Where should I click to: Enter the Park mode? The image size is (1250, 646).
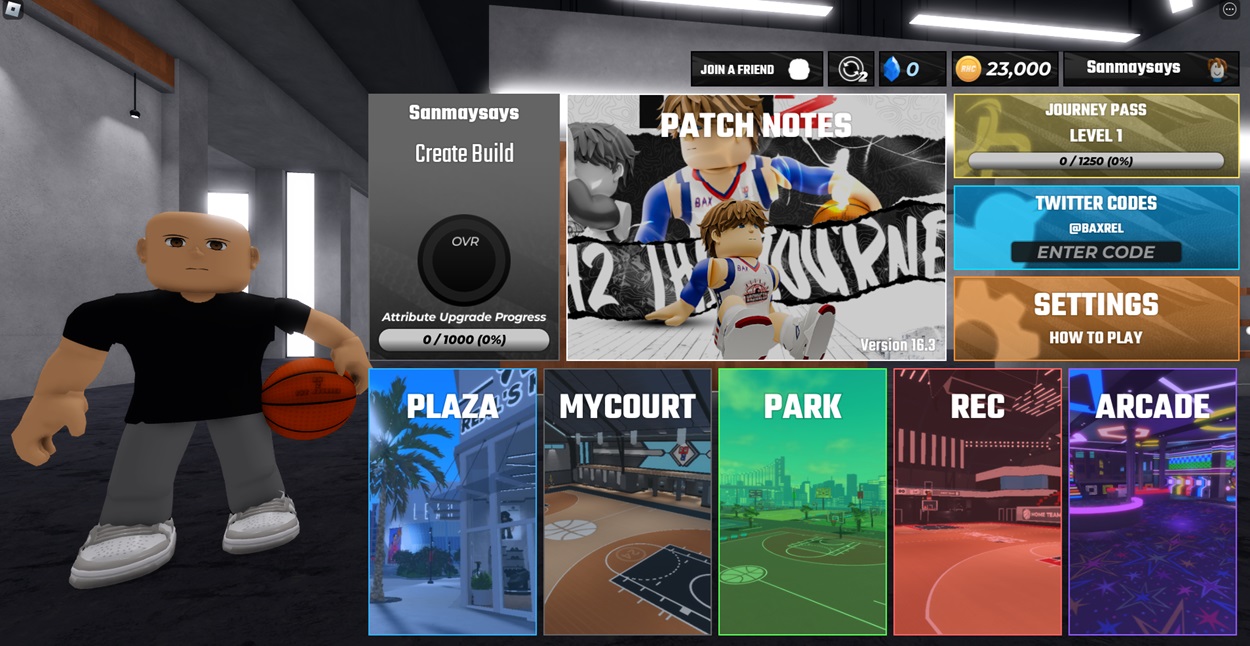click(x=802, y=501)
